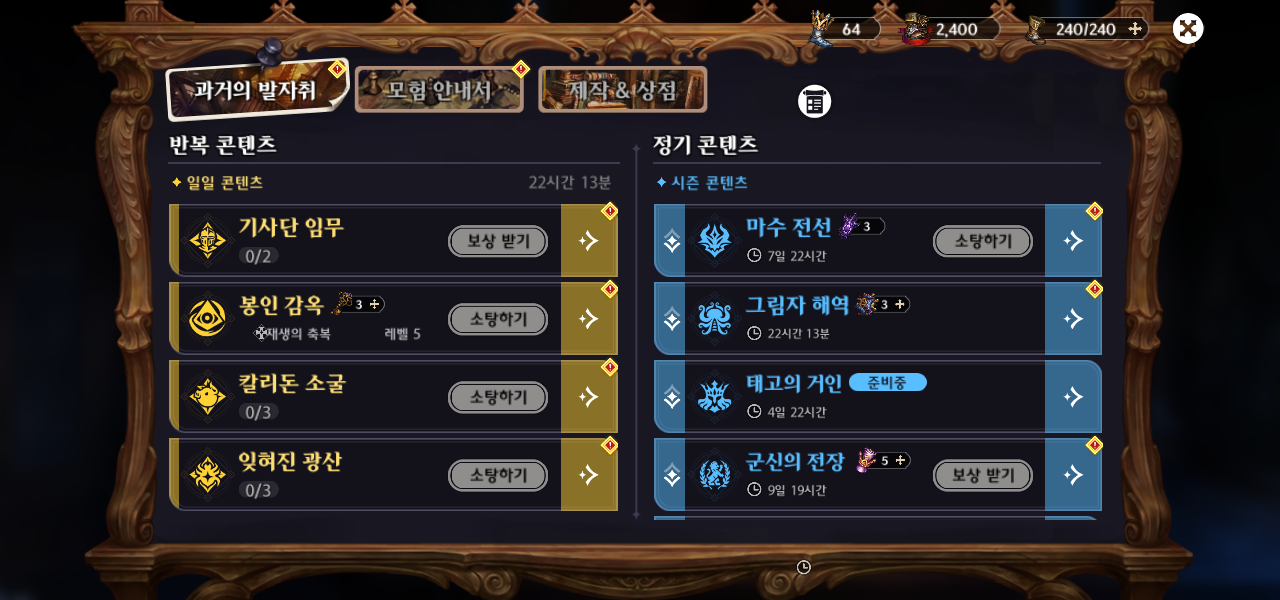The width and height of the screenshot is (1280, 600).
Task: Add 군신의 전장 tickets with plus button
Action: coord(901,460)
